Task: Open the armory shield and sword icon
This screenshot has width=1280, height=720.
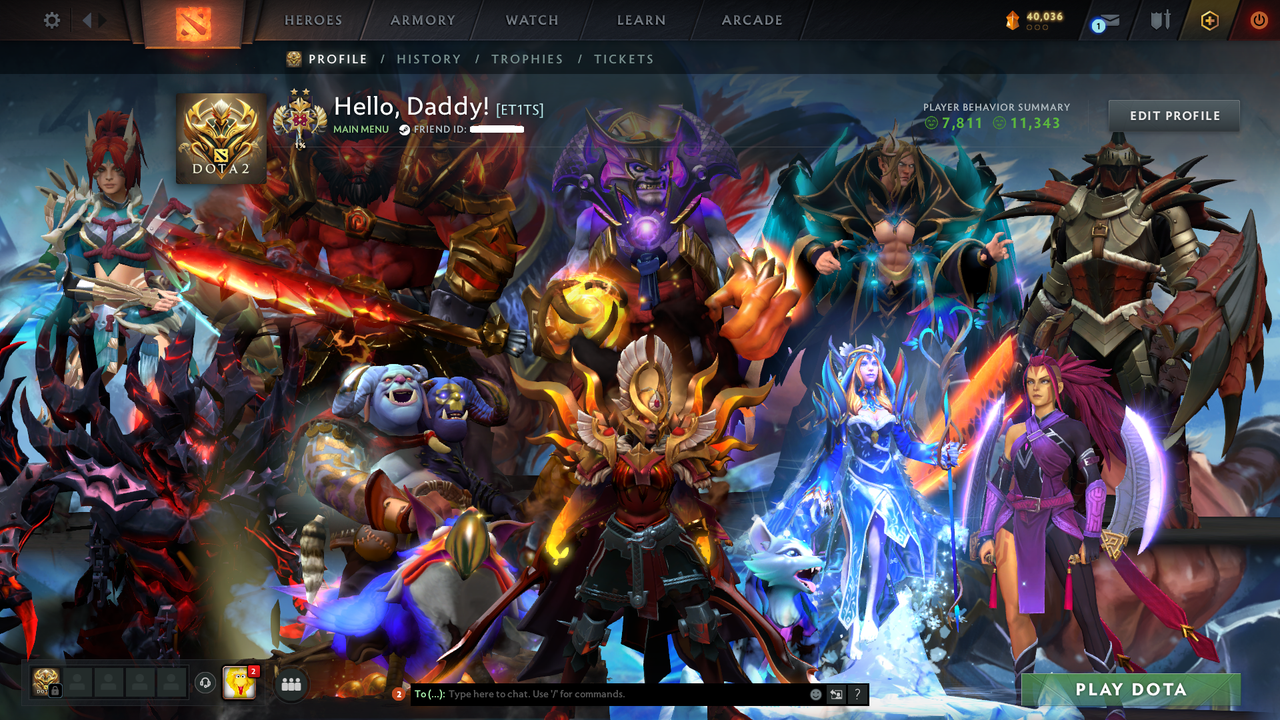Action: [x=1160, y=20]
